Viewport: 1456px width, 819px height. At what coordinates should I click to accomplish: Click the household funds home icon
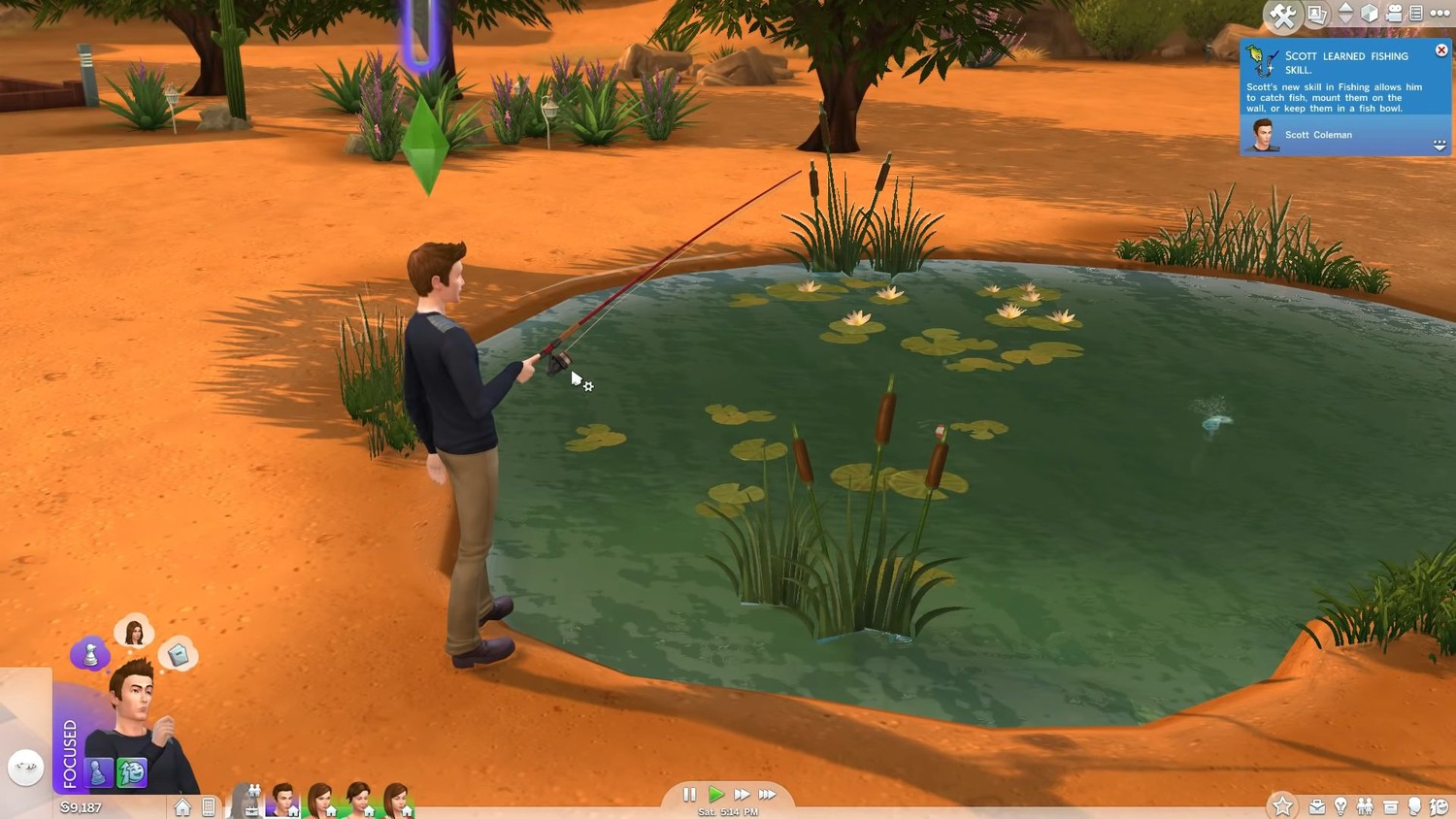click(182, 806)
